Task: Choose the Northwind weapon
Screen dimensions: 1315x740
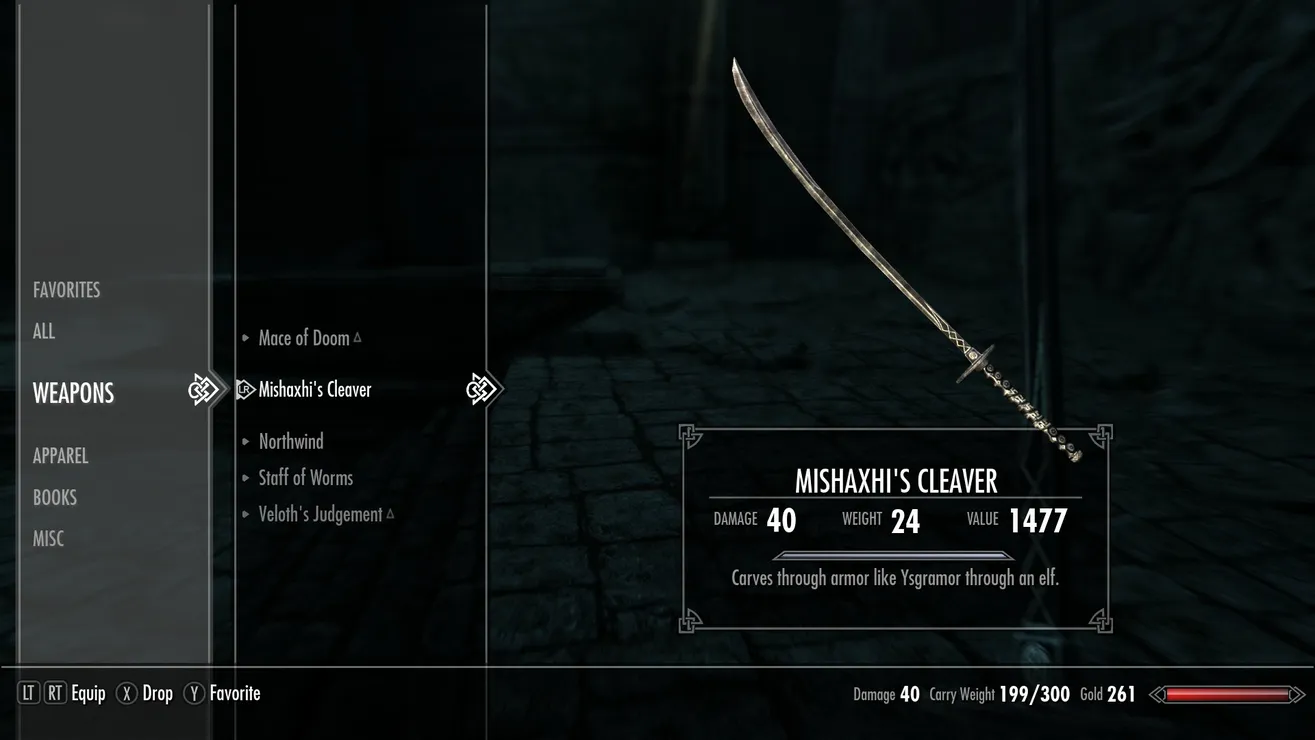Action: (291, 441)
